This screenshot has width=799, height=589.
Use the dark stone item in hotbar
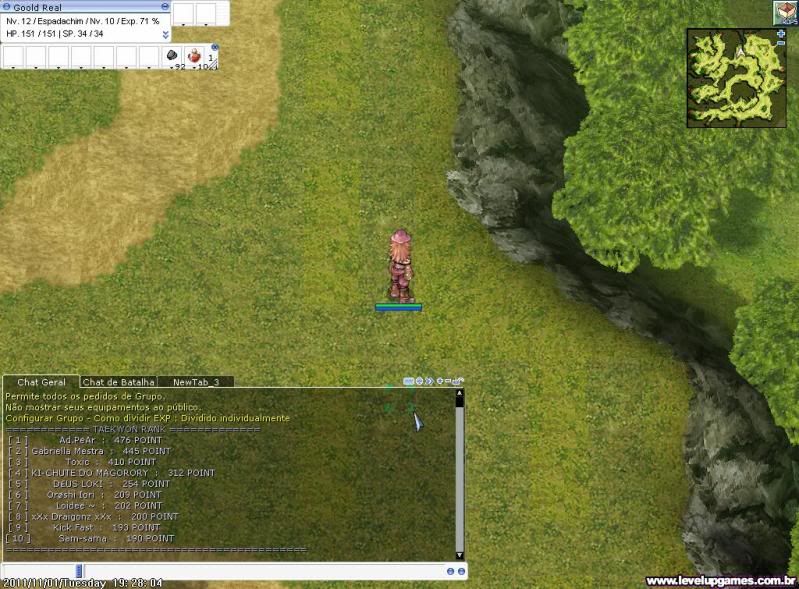[172, 55]
